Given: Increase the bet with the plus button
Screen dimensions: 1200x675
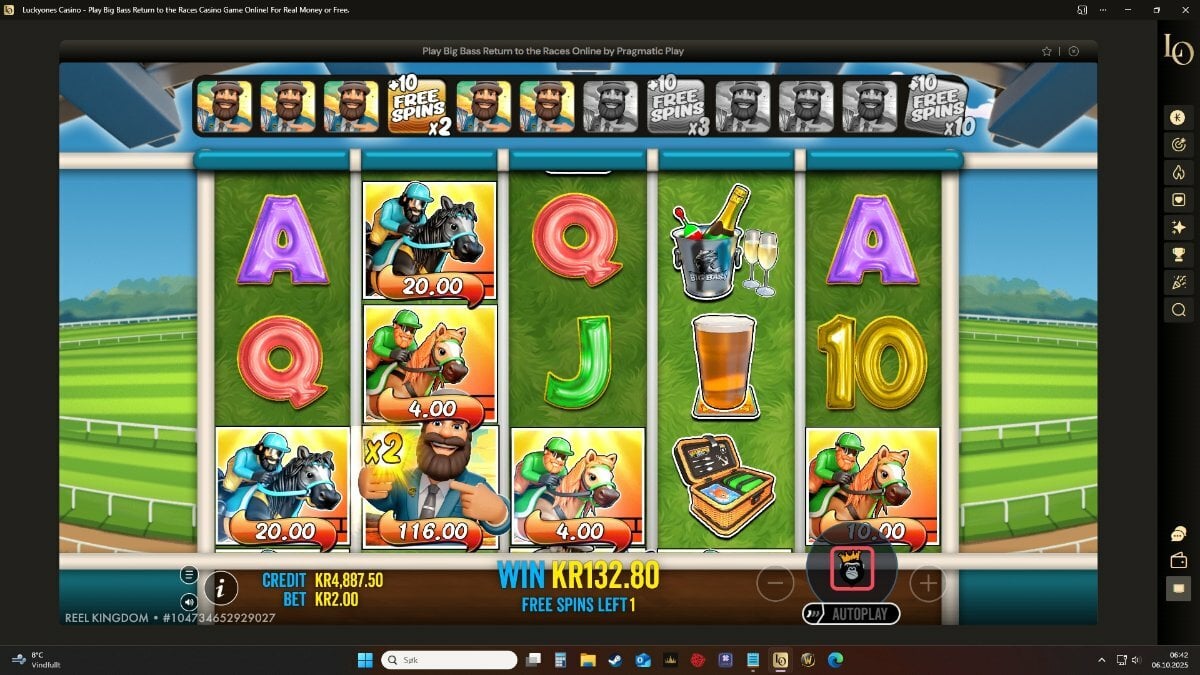Looking at the screenshot, I should click(927, 583).
